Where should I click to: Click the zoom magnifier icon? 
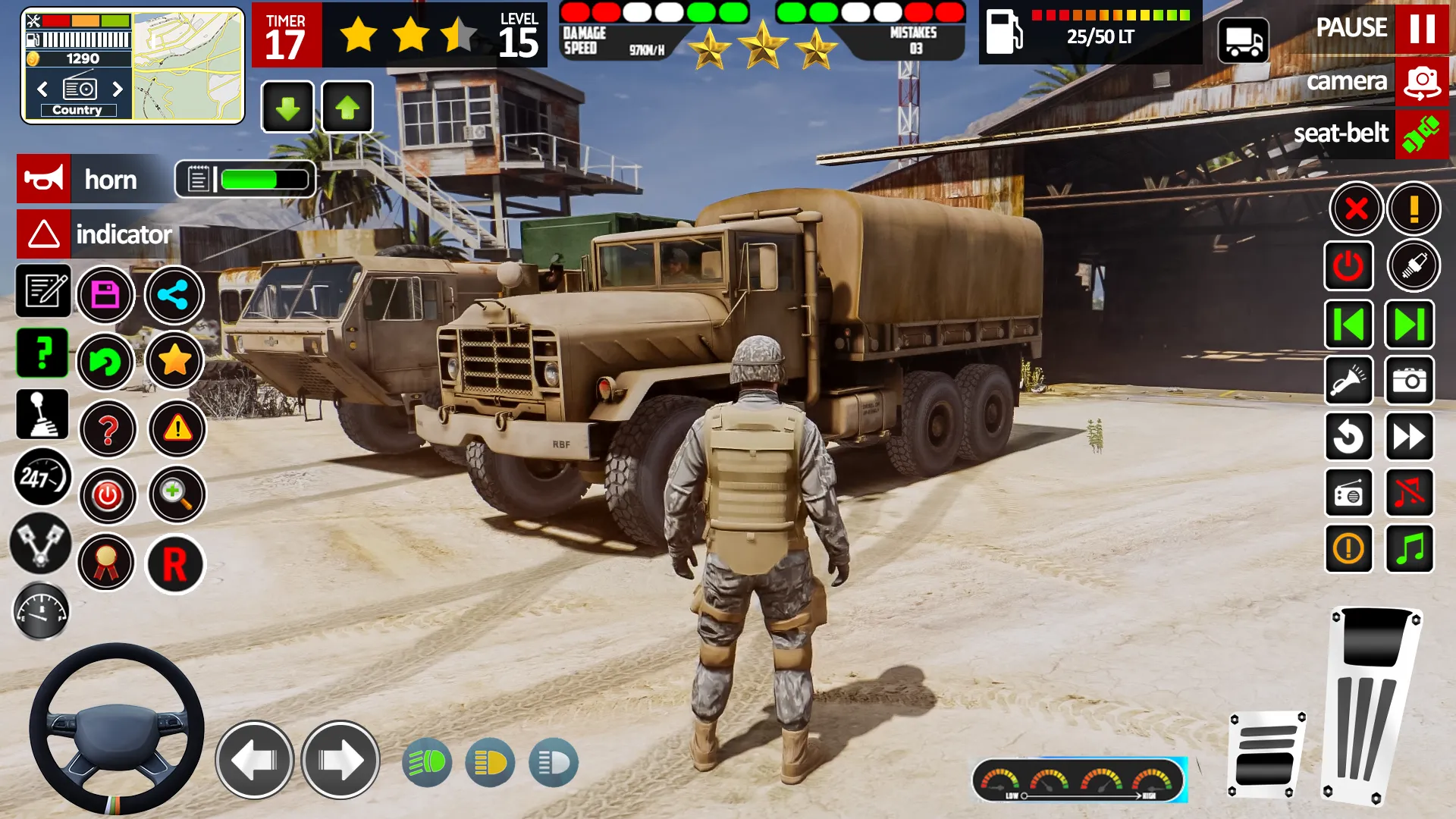(x=175, y=494)
